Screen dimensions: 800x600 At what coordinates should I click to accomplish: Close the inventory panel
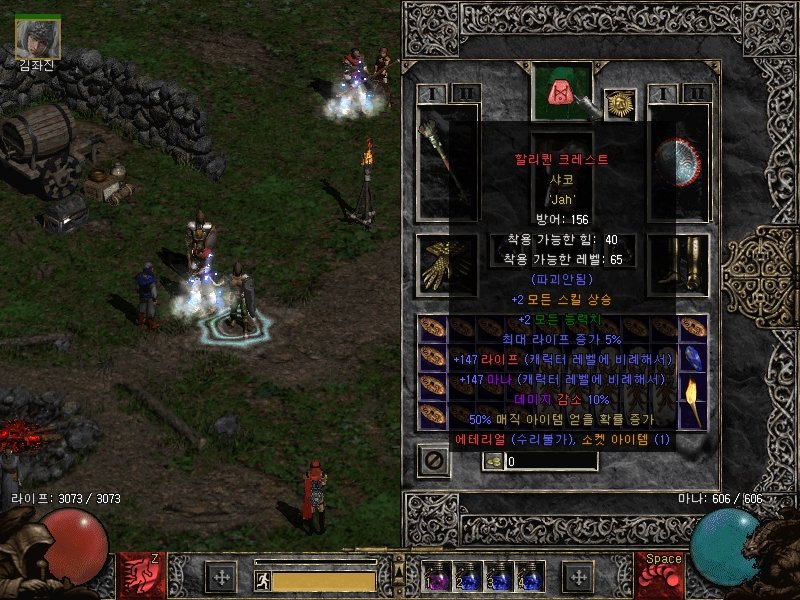(x=432, y=461)
